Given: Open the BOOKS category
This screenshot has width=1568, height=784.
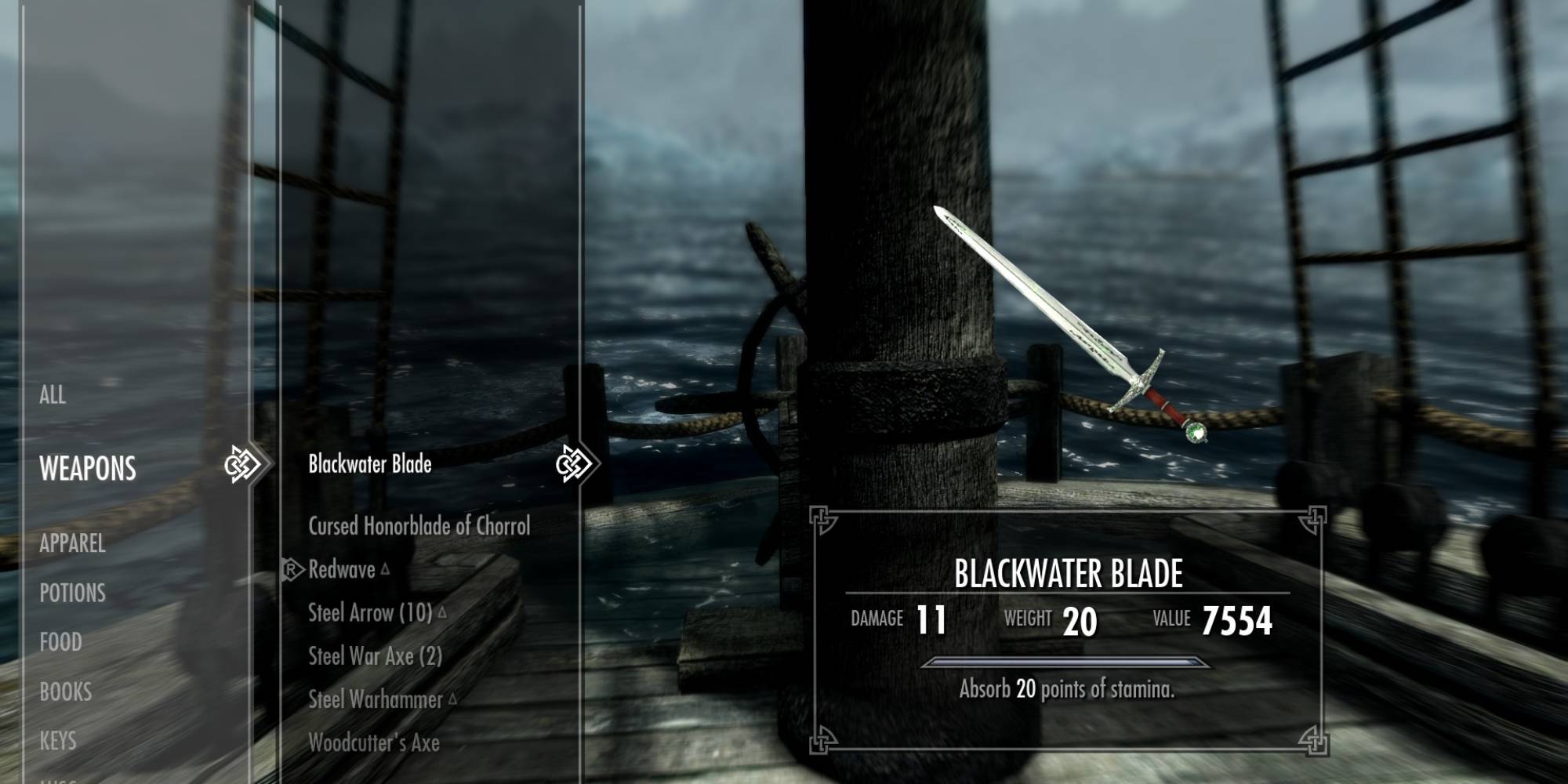Looking at the screenshot, I should point(66,692).
